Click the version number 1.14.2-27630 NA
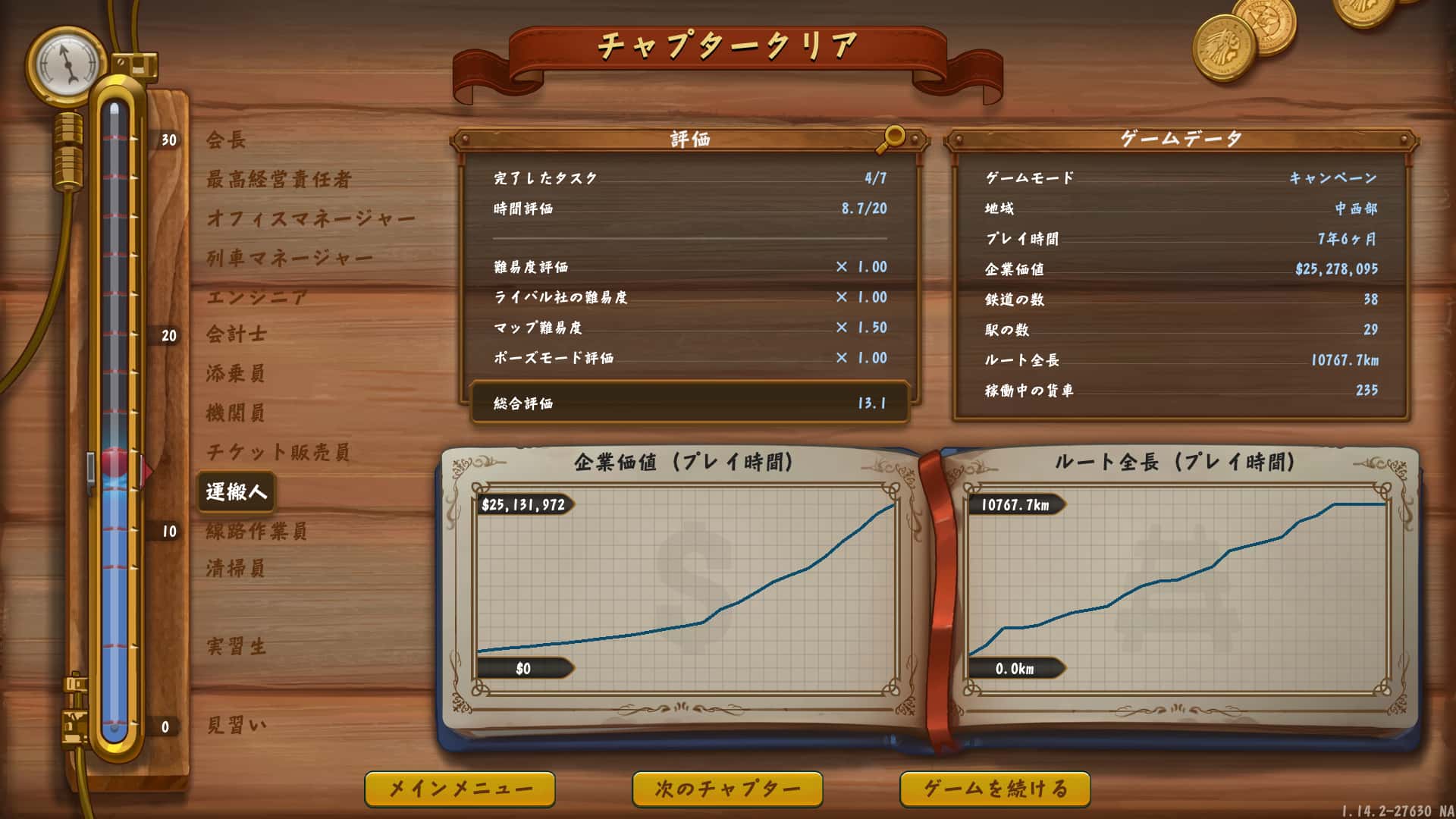Image resolution: width=1456 pixels, height=819 pixels. coord(1399,808)
